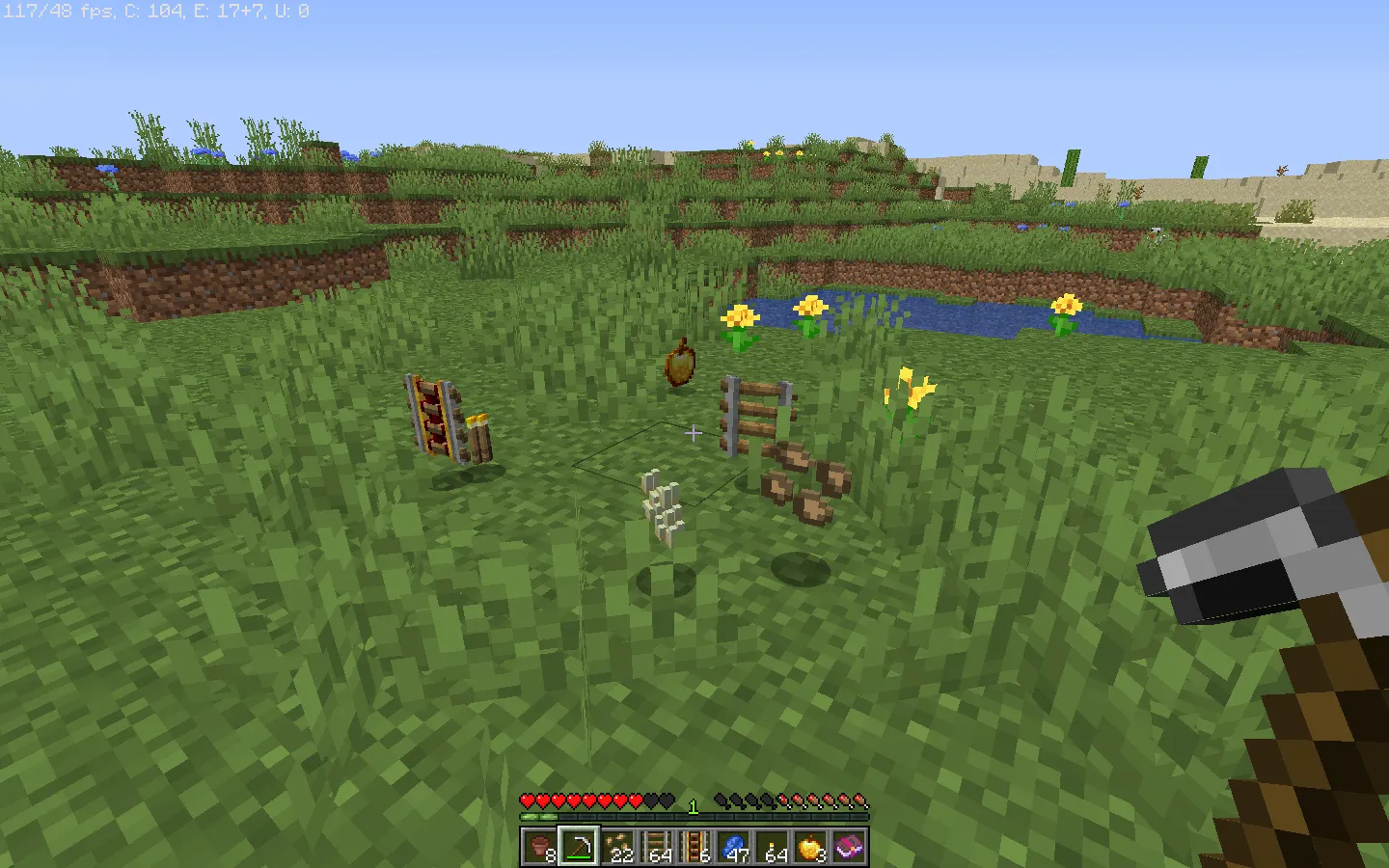This screenshot has width=1389, height=868.
Task: Select the regular rails stack of 64
Action: pos(656,848)
